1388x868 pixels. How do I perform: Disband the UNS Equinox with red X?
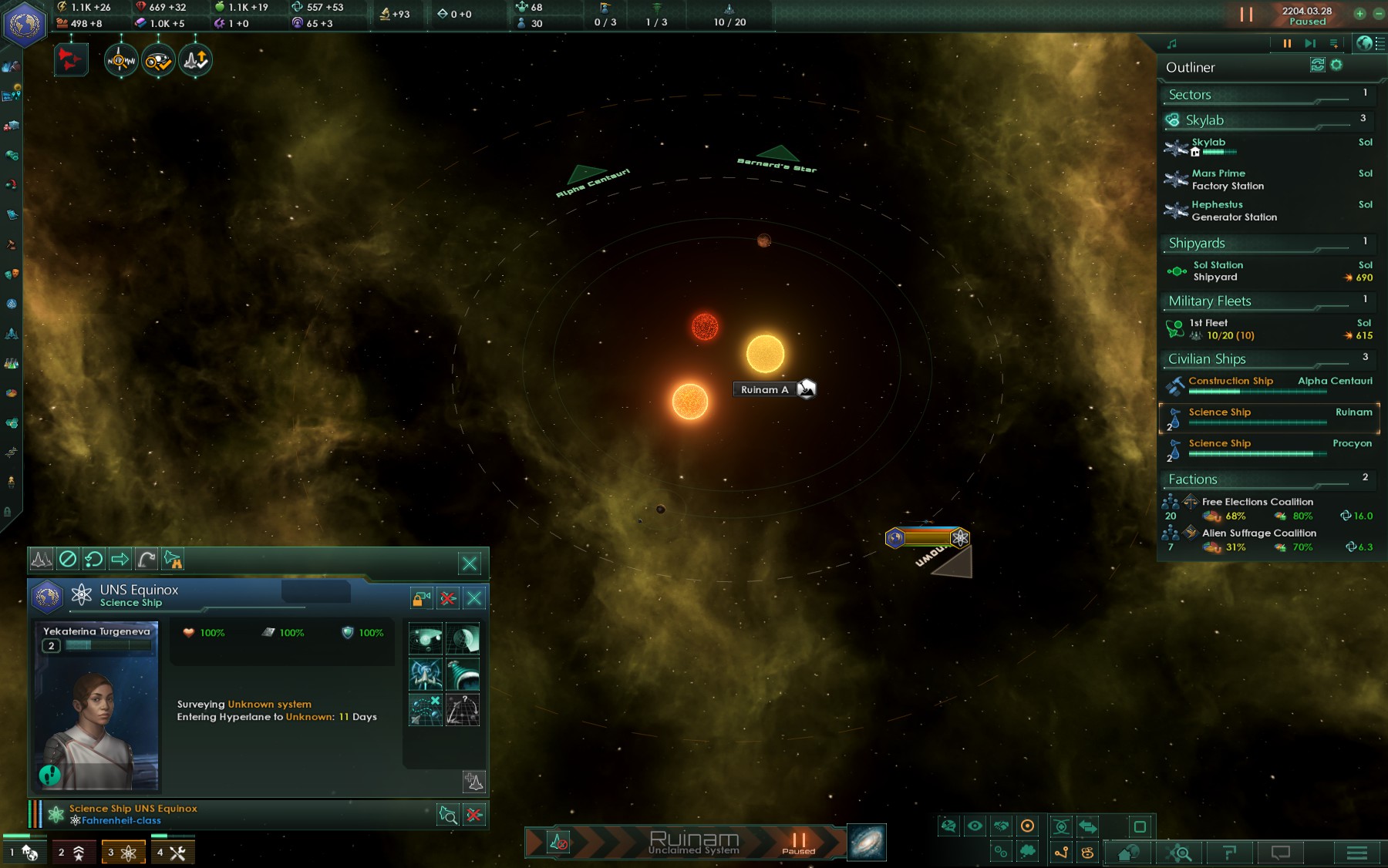click(448, 598)
